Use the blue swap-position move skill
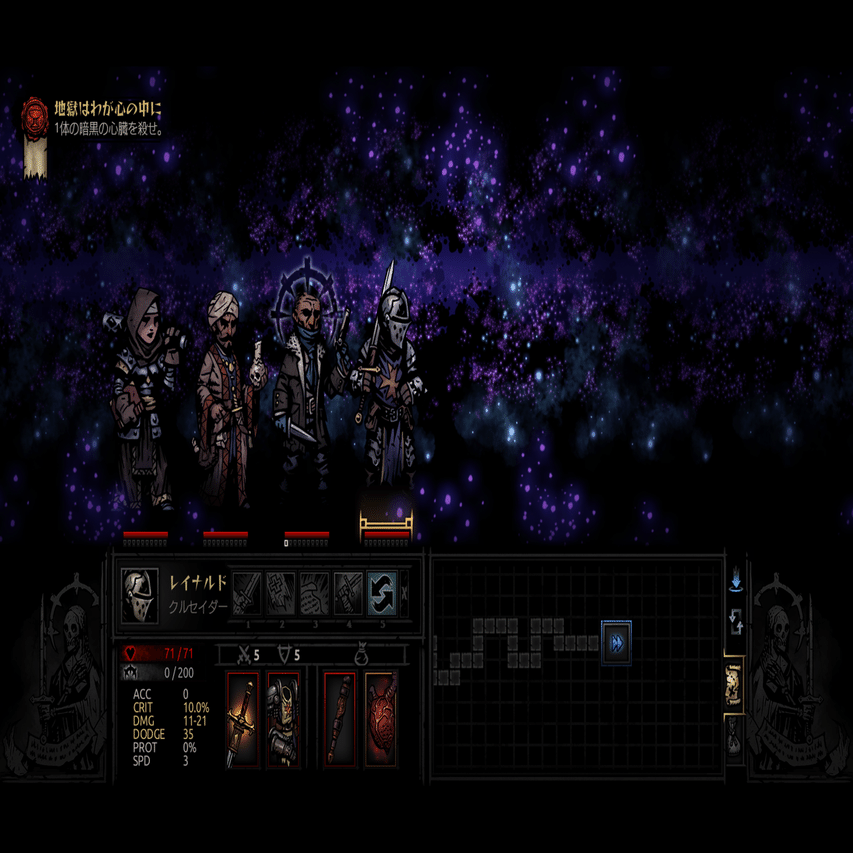This screenshot has width=853, height=853. click(382, 593)
